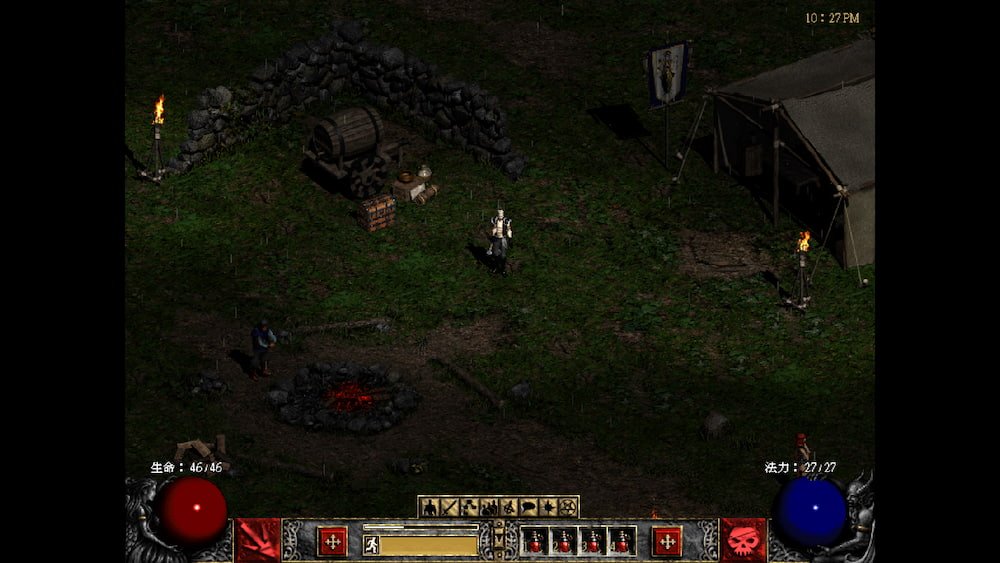Image resolution: width=1000 pixels, height=563 pixels.
Task: Select the left-hand attack skill button
Action: coord(257,540)
